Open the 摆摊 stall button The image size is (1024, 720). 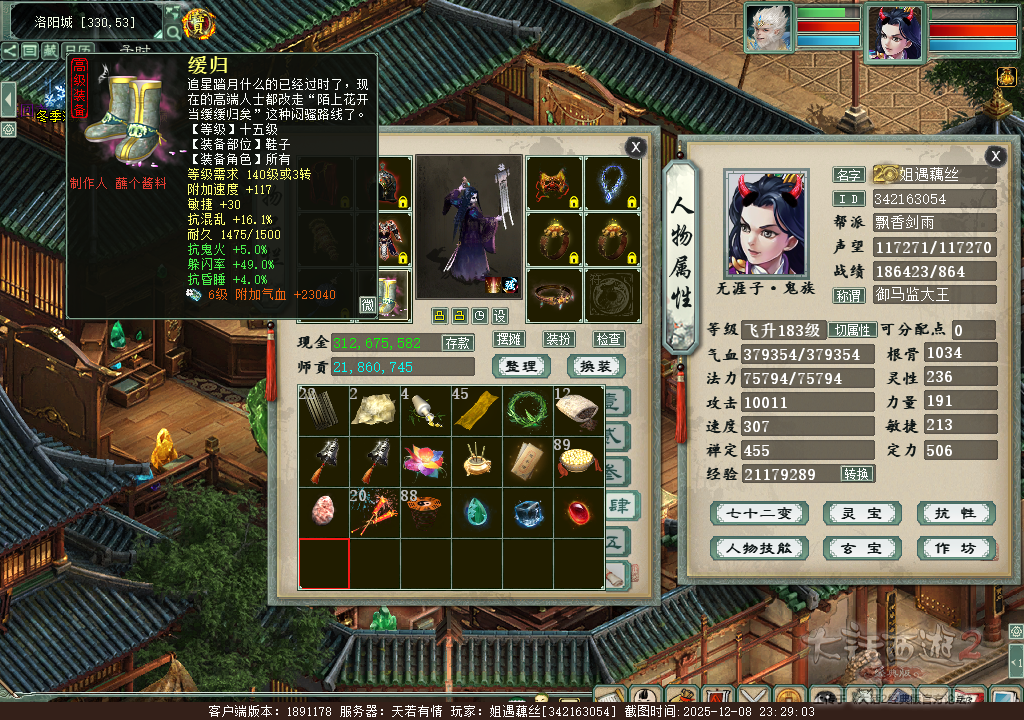point(509,340)
